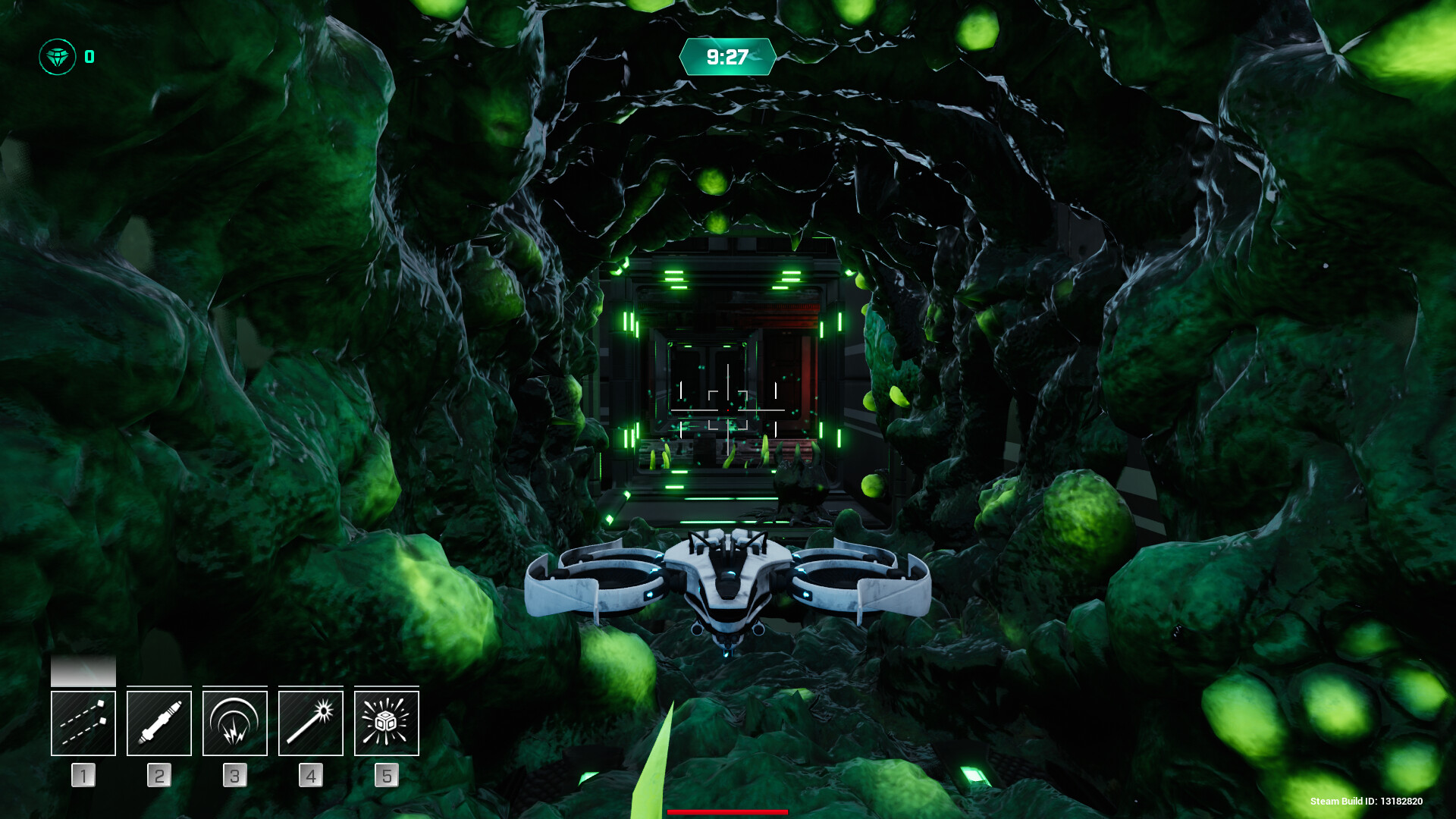Screen dimensions: 1456x819
Task: Click the hexagonal timer emblem showing 9:27
Action: [727, 56]
